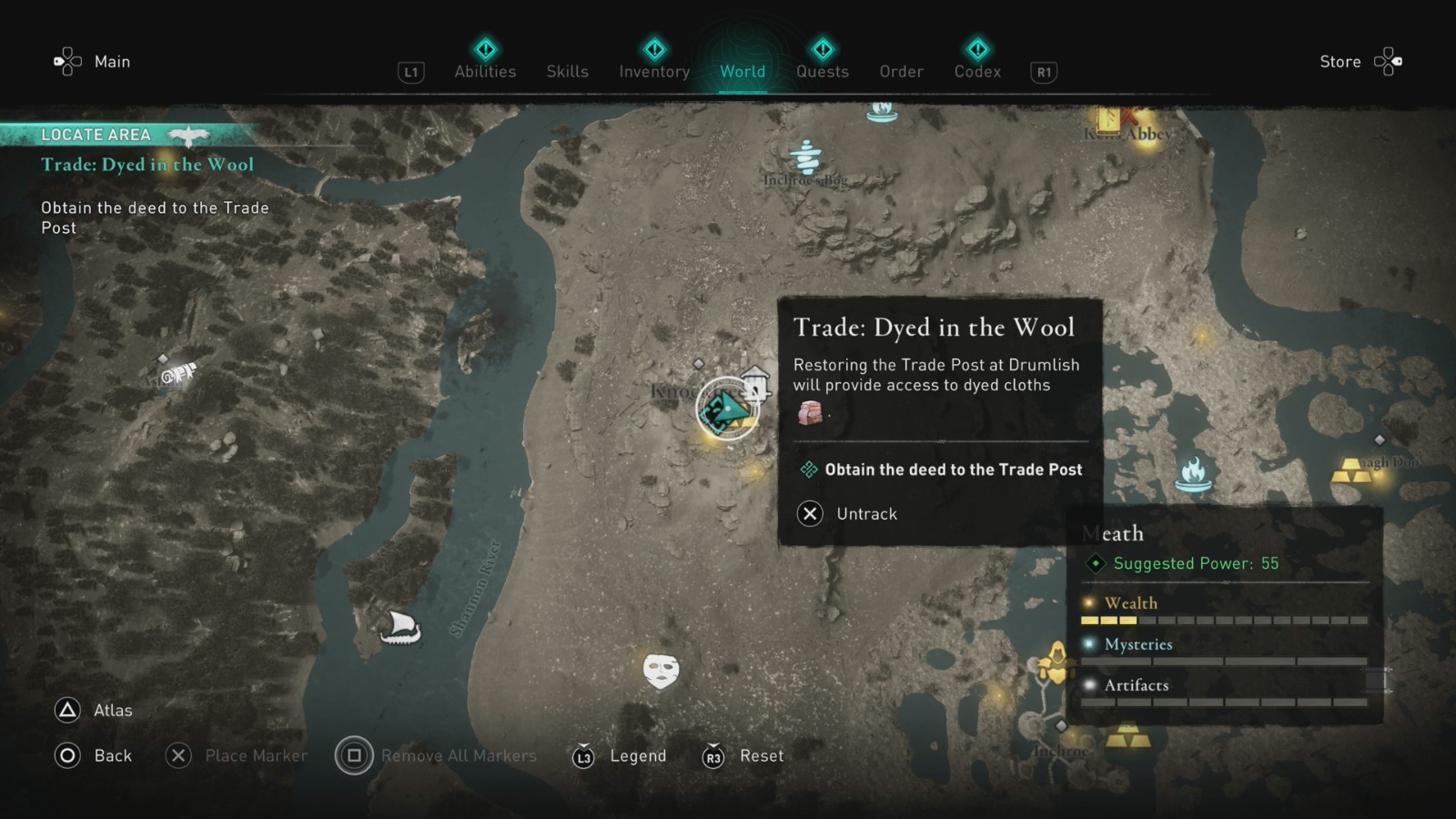Click the Obtain the deed objective
Viewport: 1456px width, 819px height.
(x=953, y=470)
